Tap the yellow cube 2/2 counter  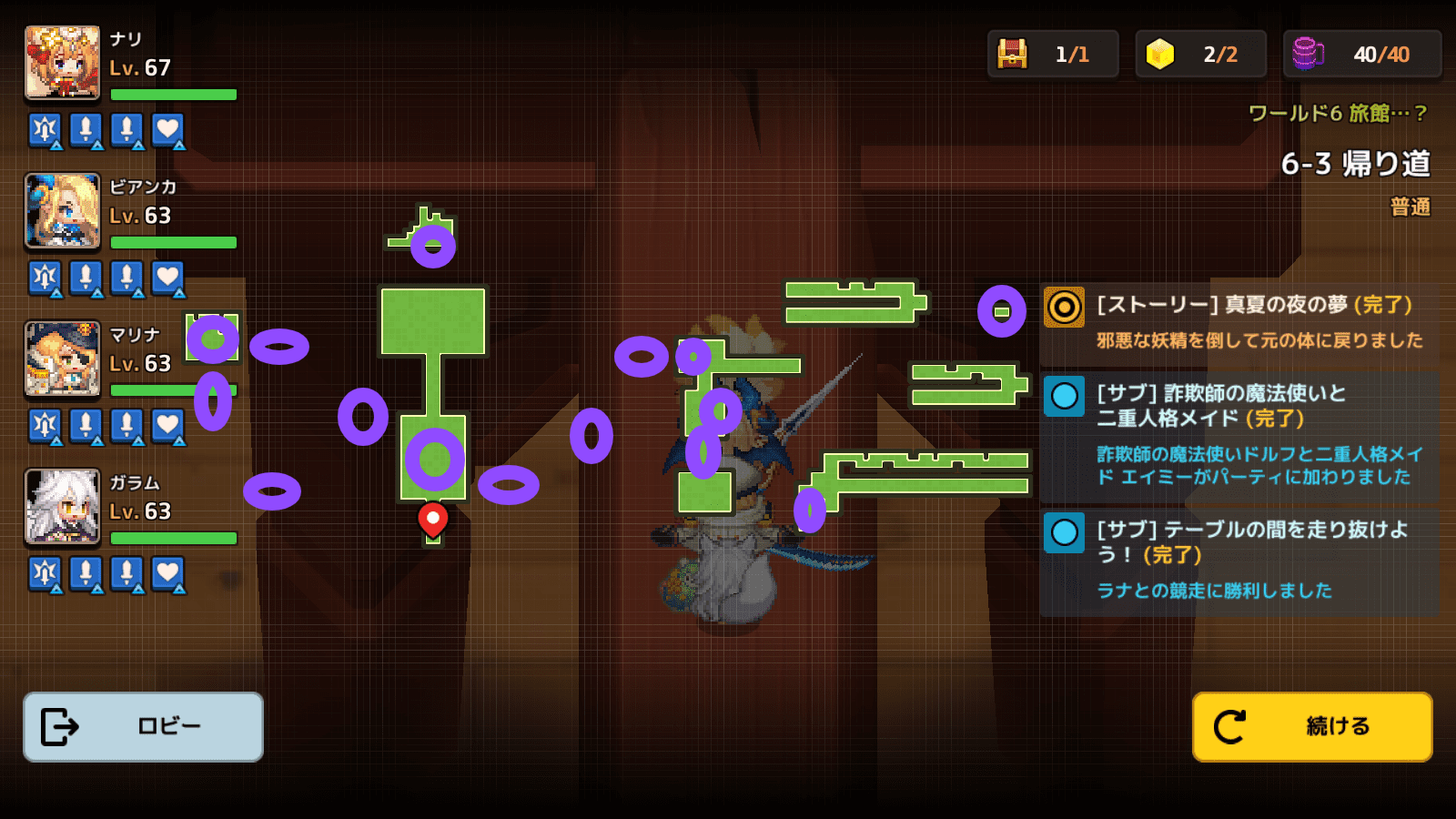point(1200,55)
